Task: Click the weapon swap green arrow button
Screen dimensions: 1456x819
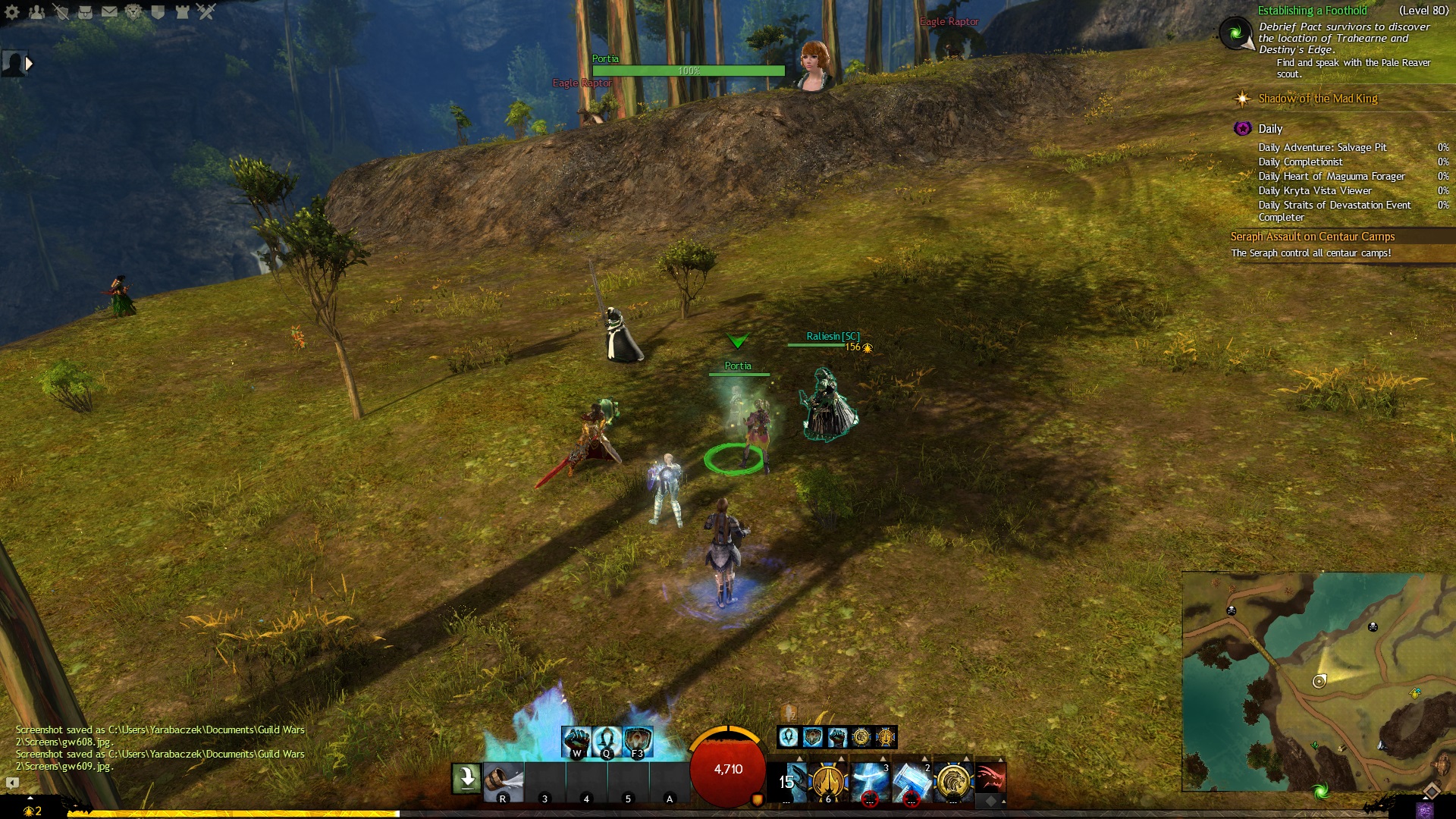Action: 466,779
